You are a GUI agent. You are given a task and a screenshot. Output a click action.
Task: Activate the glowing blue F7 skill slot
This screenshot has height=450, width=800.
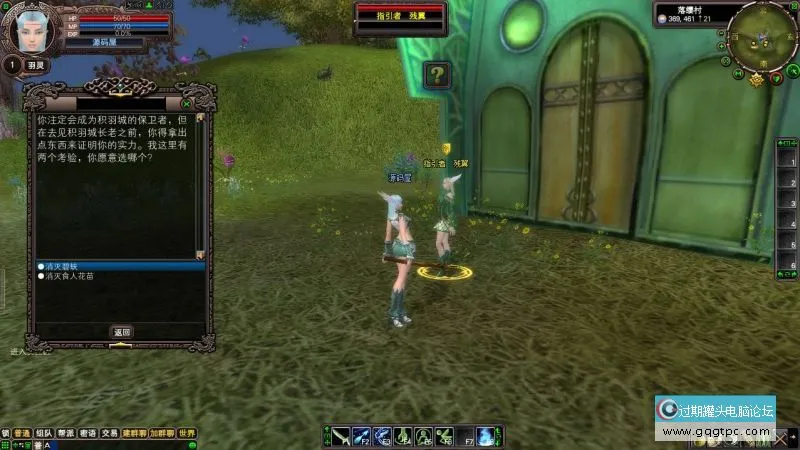point(485,435)
